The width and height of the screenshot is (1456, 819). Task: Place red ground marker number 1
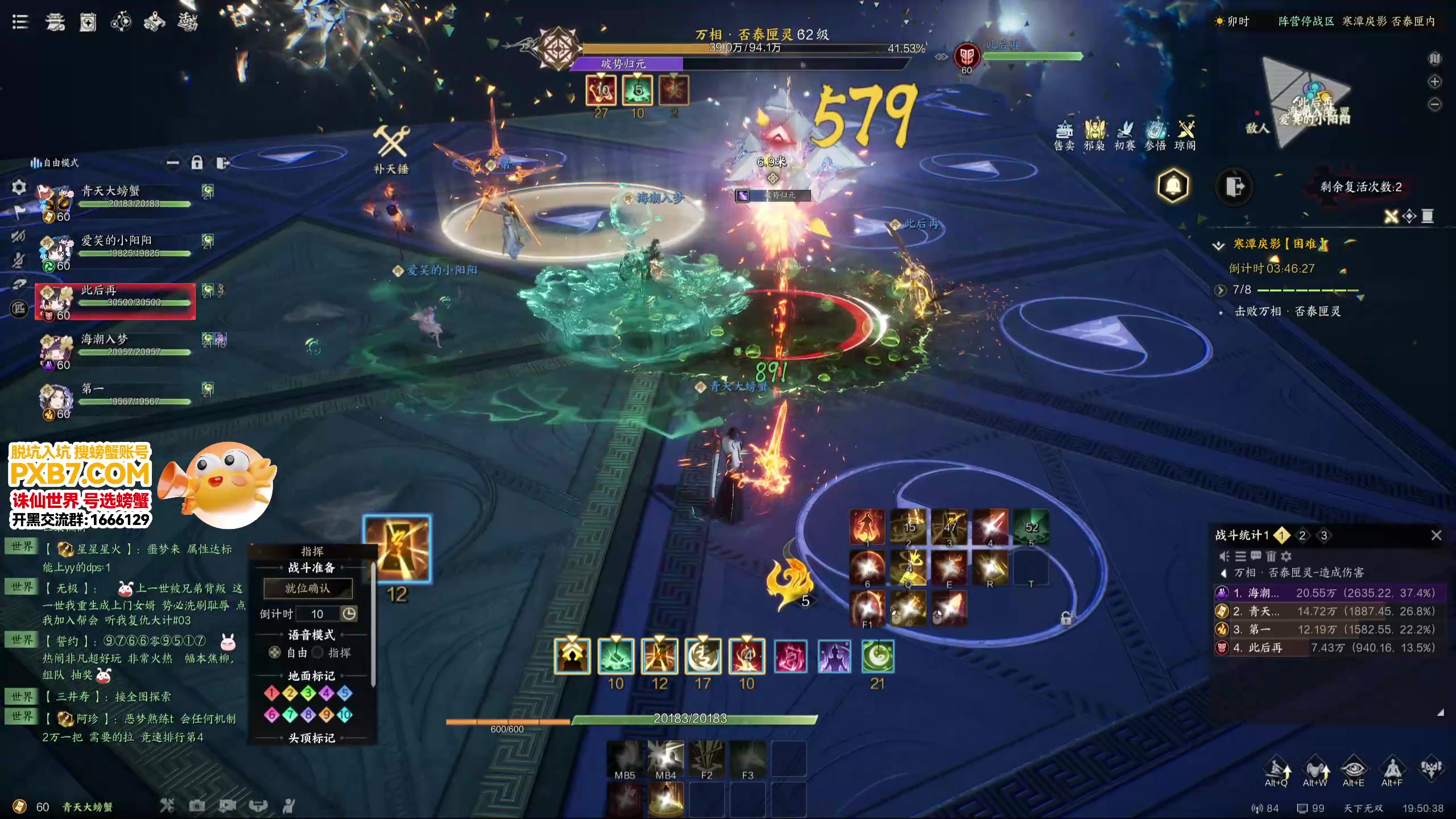click(x=271, y=693)
